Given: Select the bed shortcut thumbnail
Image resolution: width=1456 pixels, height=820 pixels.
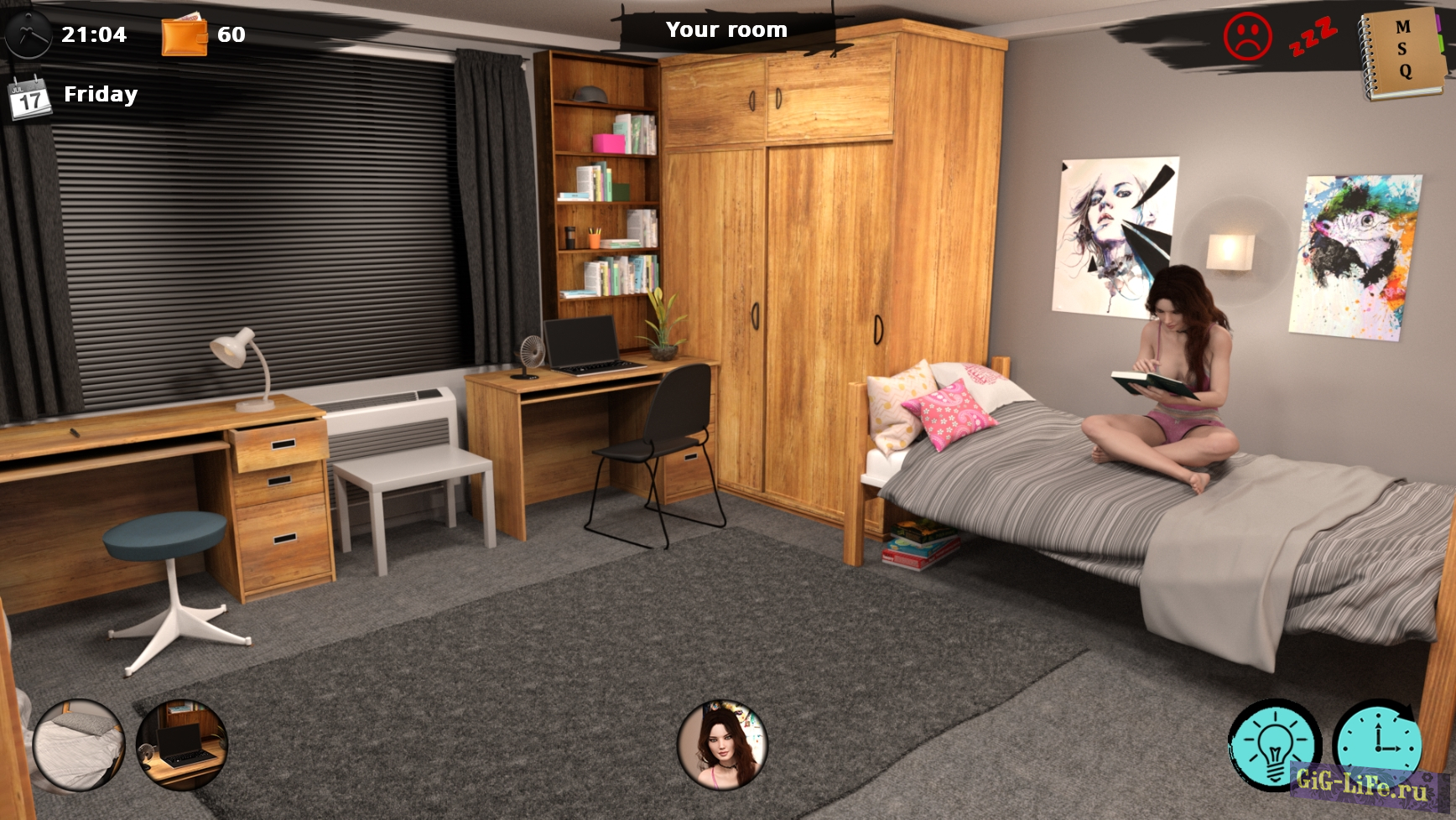Looking at the screenshot, I should 79,745.
